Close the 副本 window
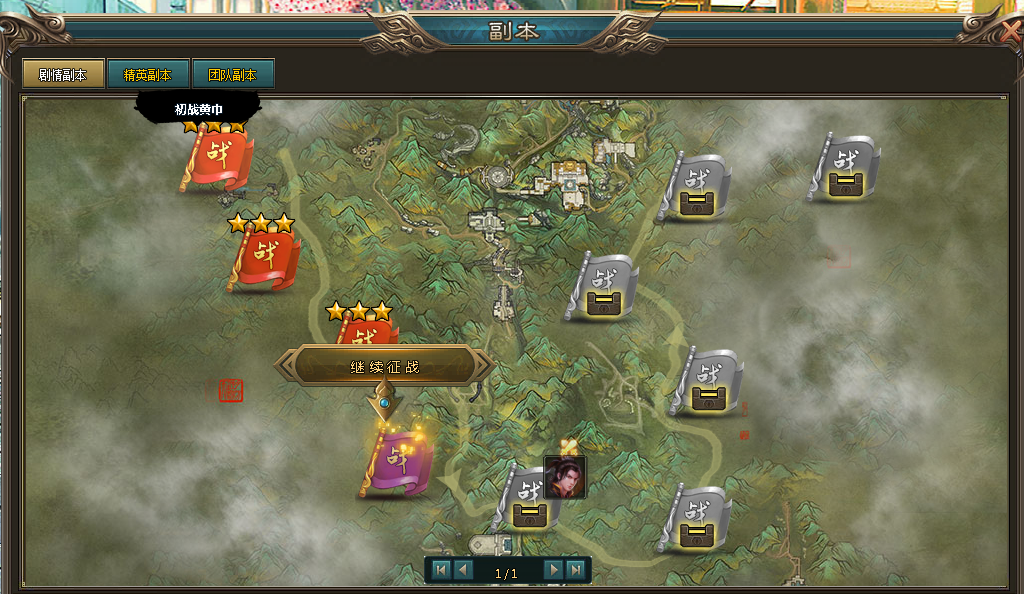The image size is (1024, 594). 1010,33
